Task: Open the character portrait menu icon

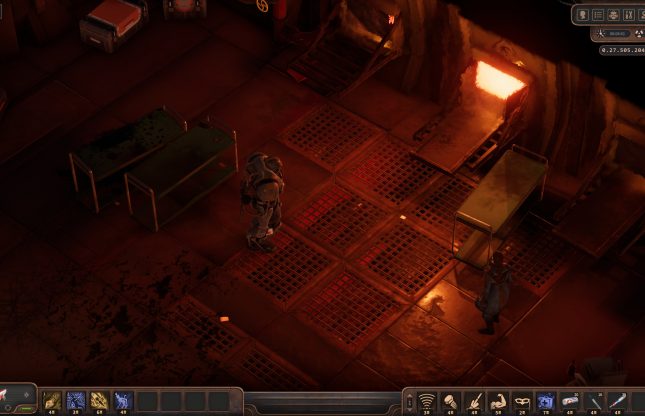Action: click(583, 15)
